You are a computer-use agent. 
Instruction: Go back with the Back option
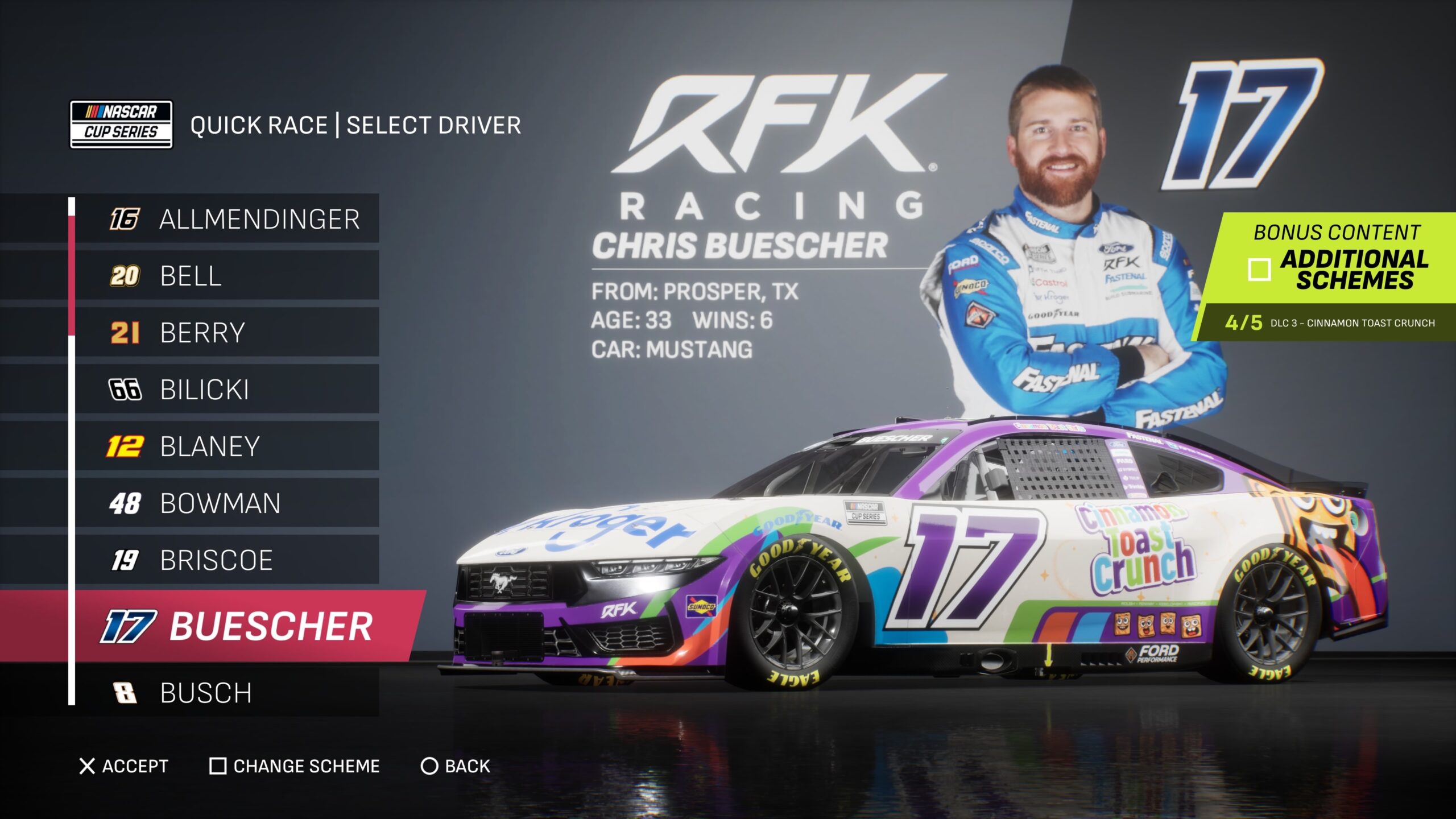pos(456,766)
